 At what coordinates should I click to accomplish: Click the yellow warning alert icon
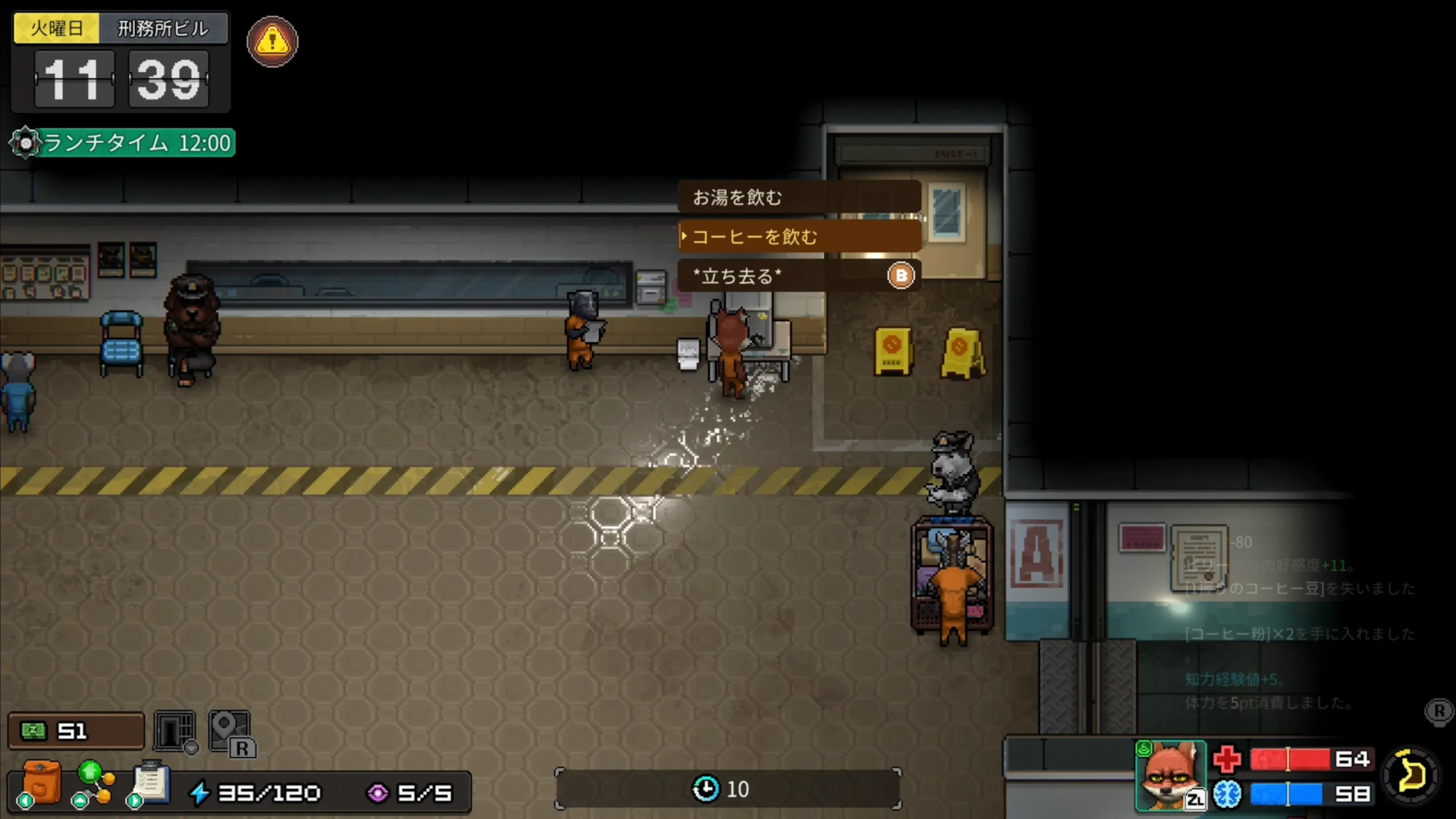[272, 42]
